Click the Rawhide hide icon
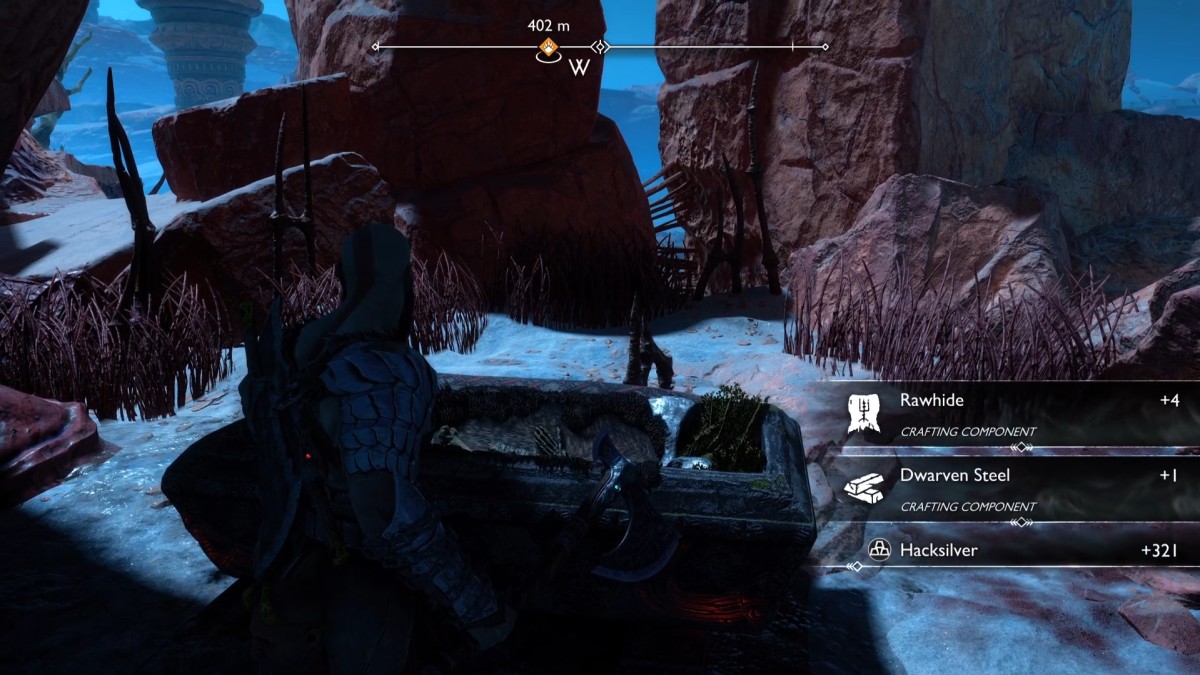The image size is (1200, 675). [863, 412]
